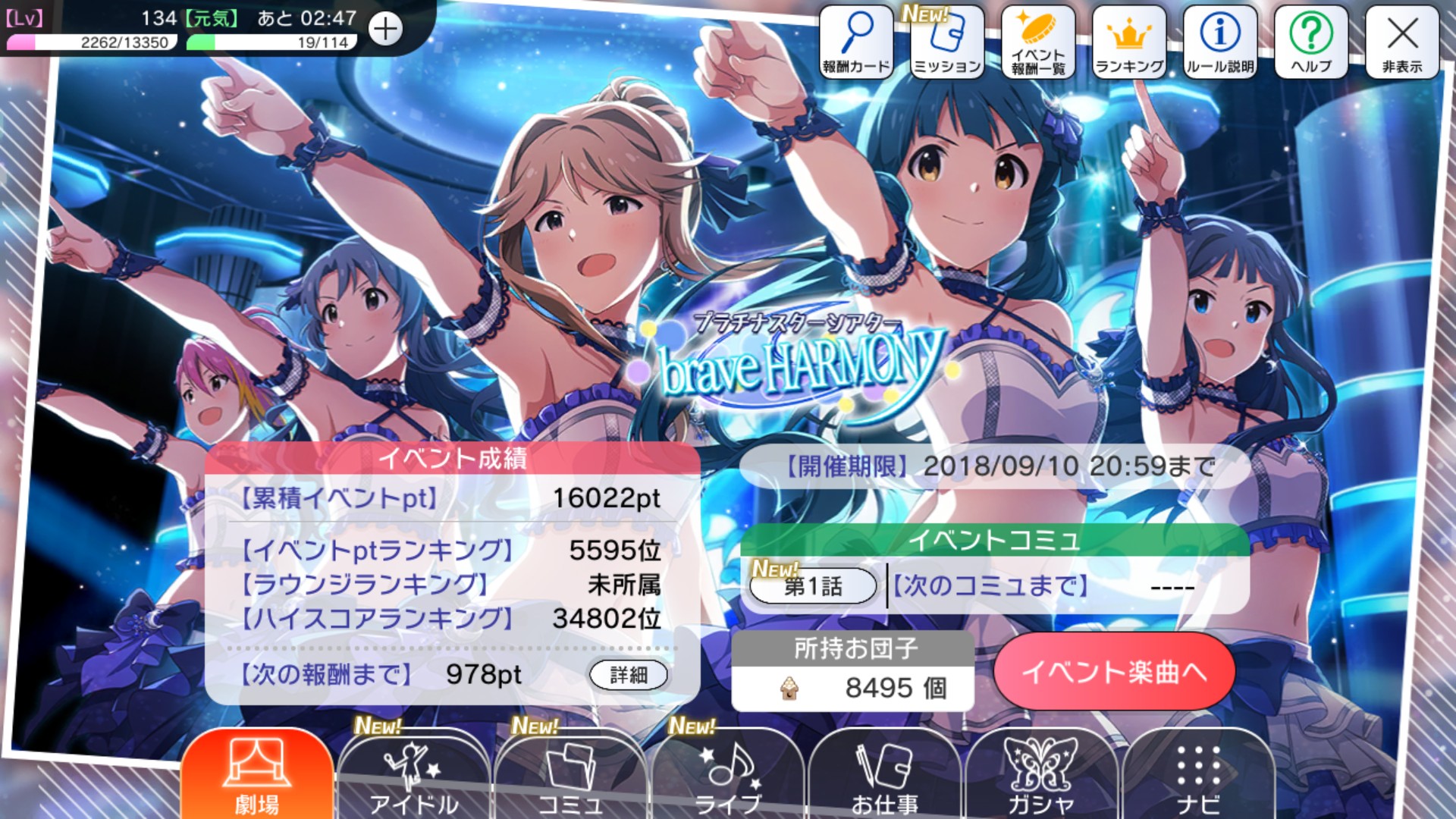Open the ナビ navigation menu
Image resolution: width=1456 pixels, height=819 pixels.
pyautogui.click(x=1198, y=773)
